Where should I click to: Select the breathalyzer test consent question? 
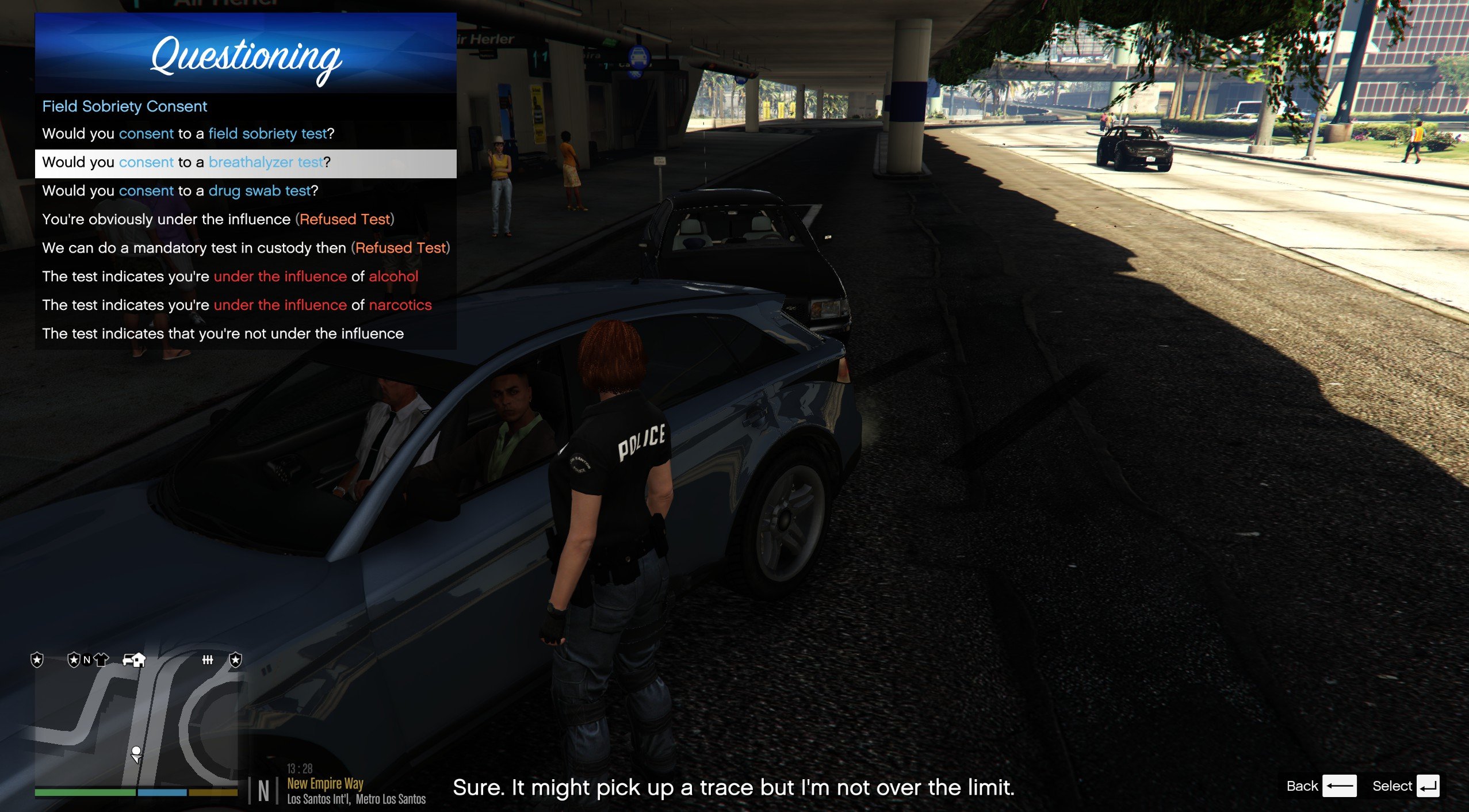pos(186,163)
